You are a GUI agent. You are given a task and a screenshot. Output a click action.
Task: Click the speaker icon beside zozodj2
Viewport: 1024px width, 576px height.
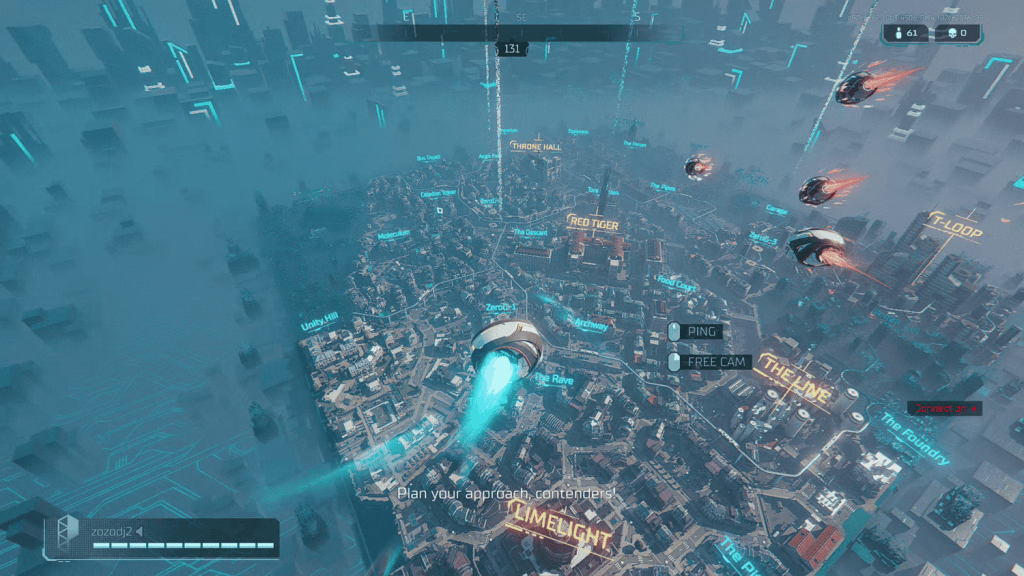(140, 530)
